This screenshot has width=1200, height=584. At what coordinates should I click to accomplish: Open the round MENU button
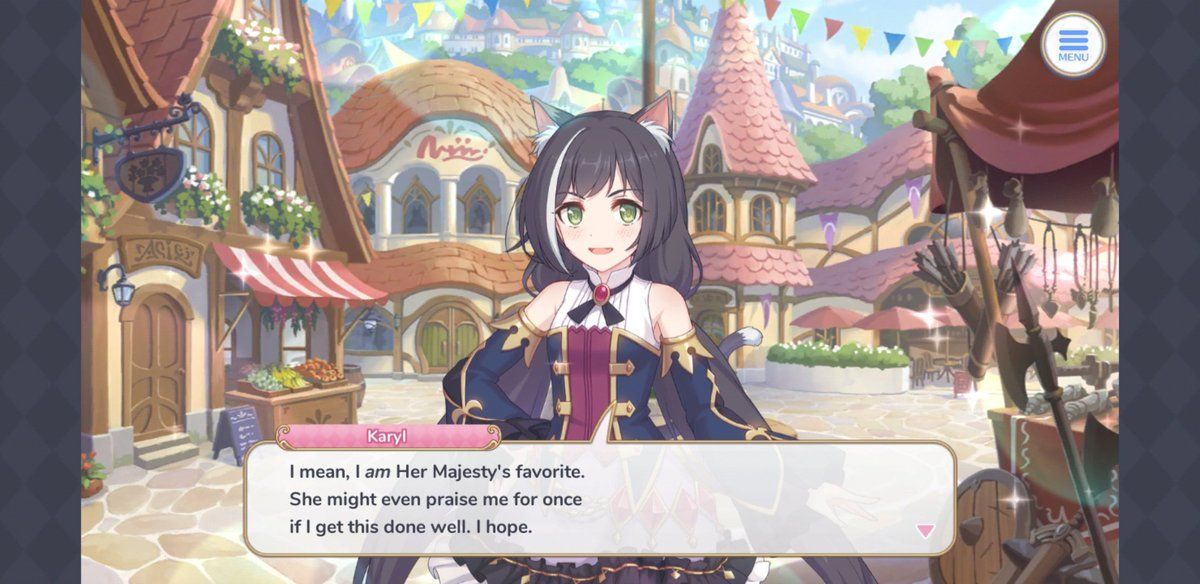click(x=1073, y=45)
